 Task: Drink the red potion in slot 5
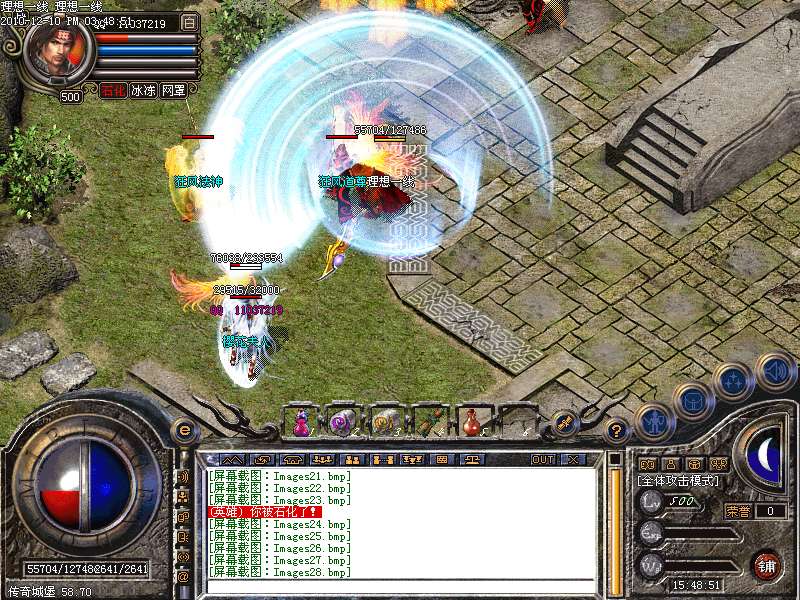470,422
